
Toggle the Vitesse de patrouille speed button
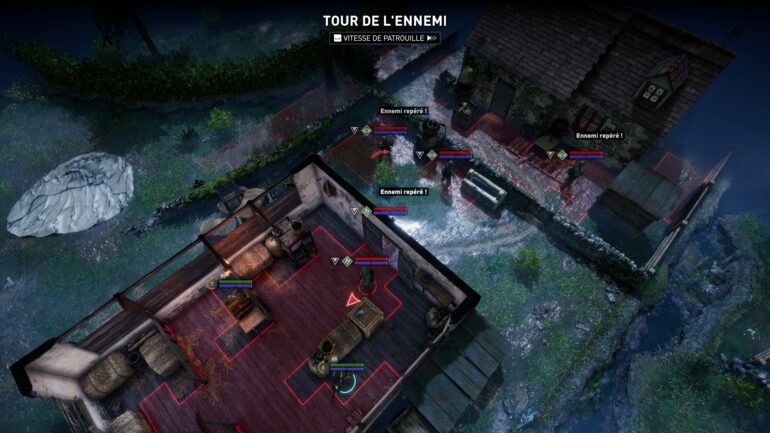[x=385, y=38]
